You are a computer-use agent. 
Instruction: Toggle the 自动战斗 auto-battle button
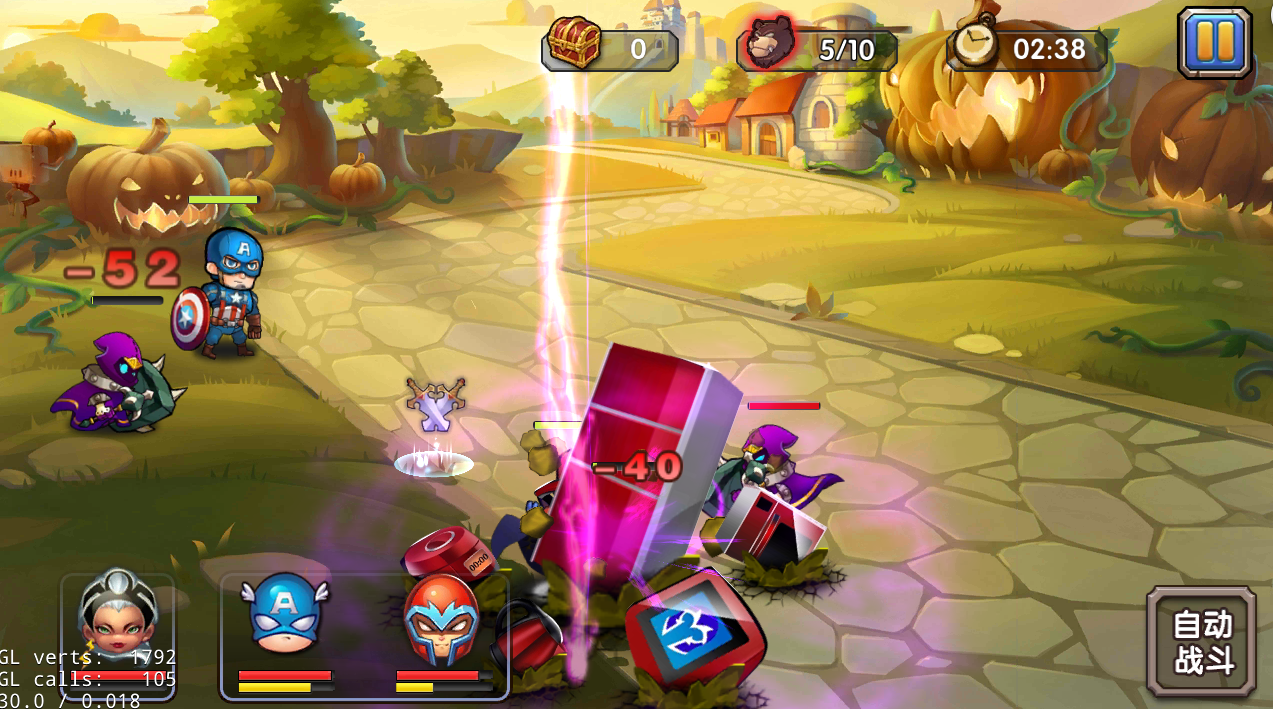pyautogui.click(x=1201, y=642)
